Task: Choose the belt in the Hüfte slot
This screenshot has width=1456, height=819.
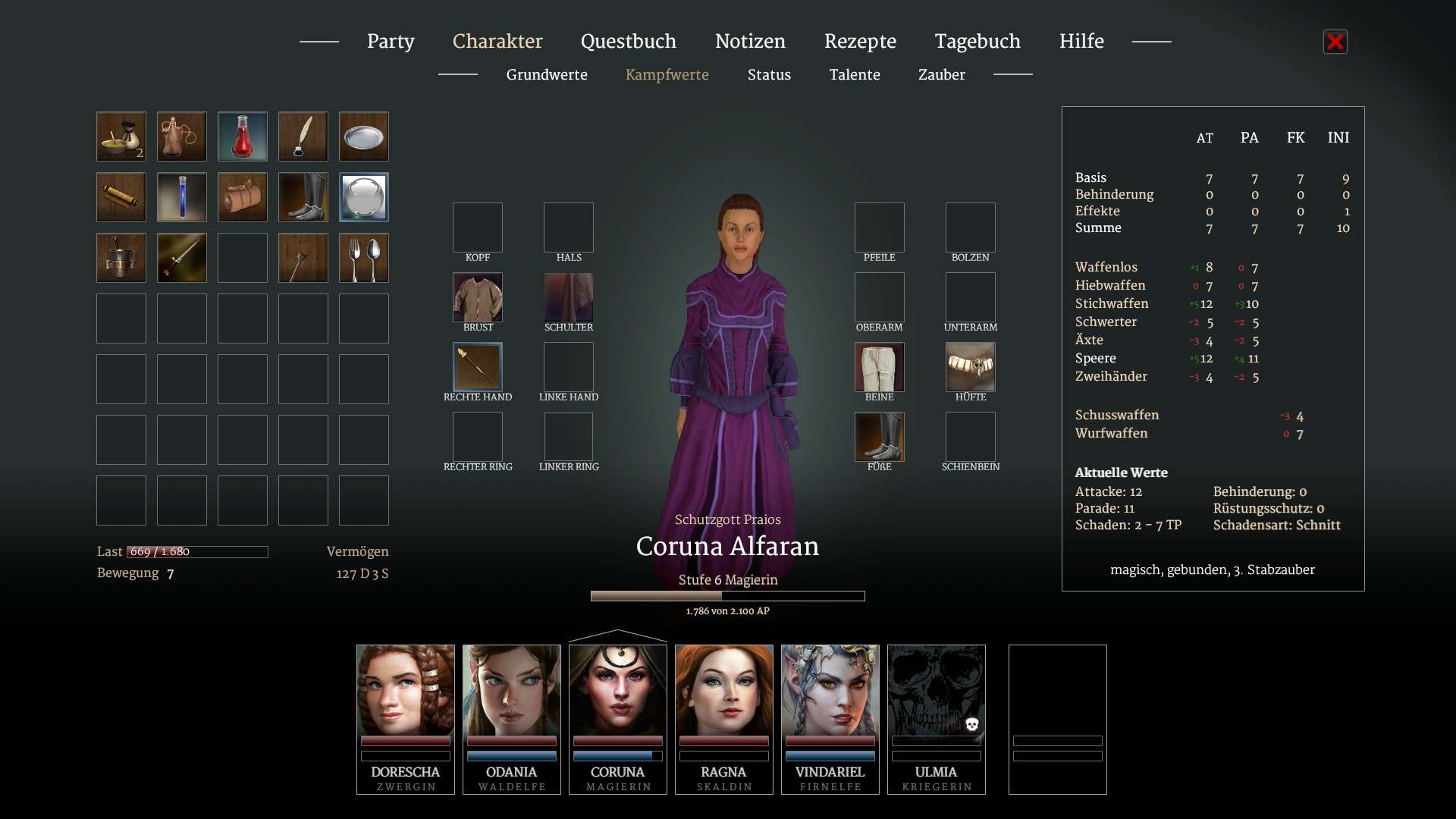Action: (x=971, y=367)
